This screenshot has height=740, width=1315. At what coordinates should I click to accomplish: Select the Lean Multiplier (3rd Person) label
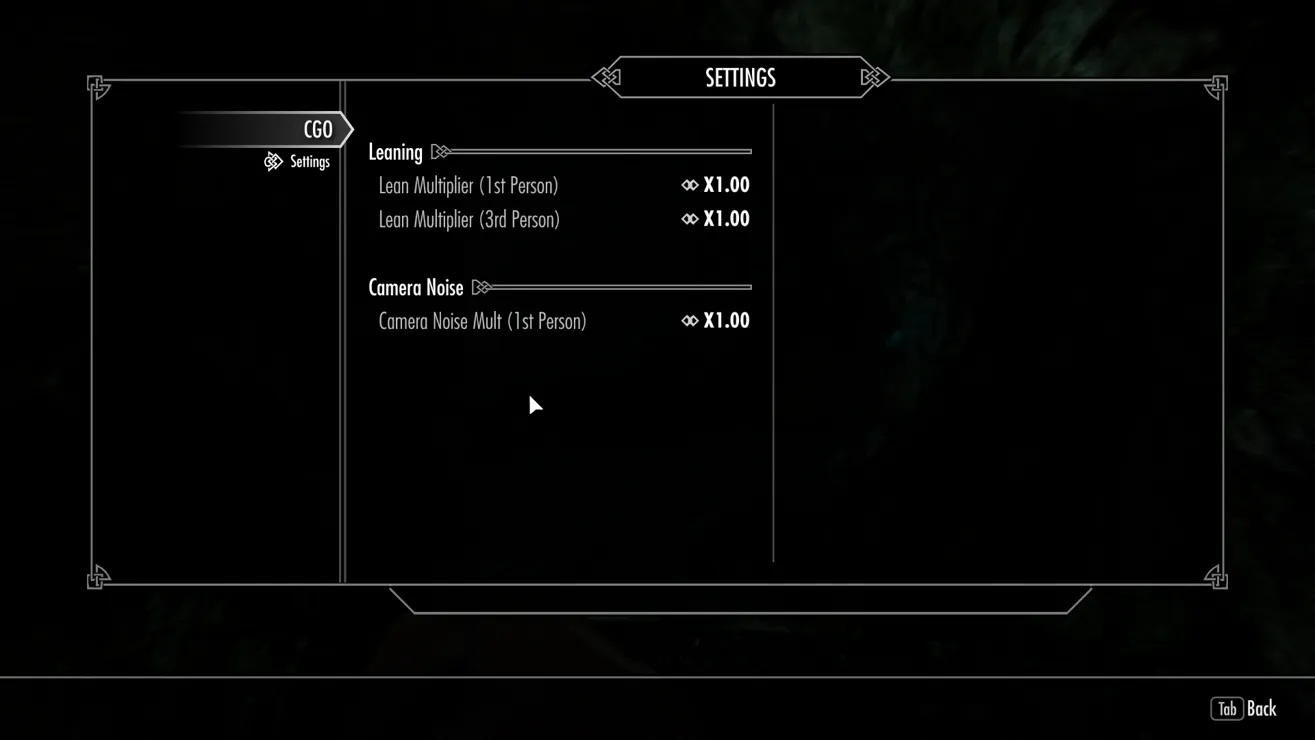pyautogui.click(x=469, y=219)
